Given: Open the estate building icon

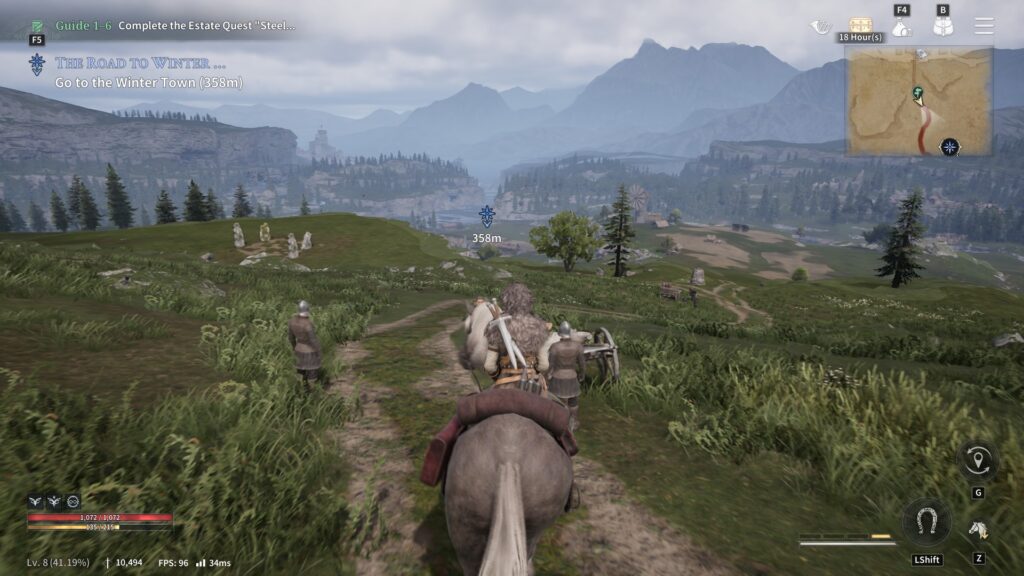Looking at the screenshot, I should coord(902,28).
